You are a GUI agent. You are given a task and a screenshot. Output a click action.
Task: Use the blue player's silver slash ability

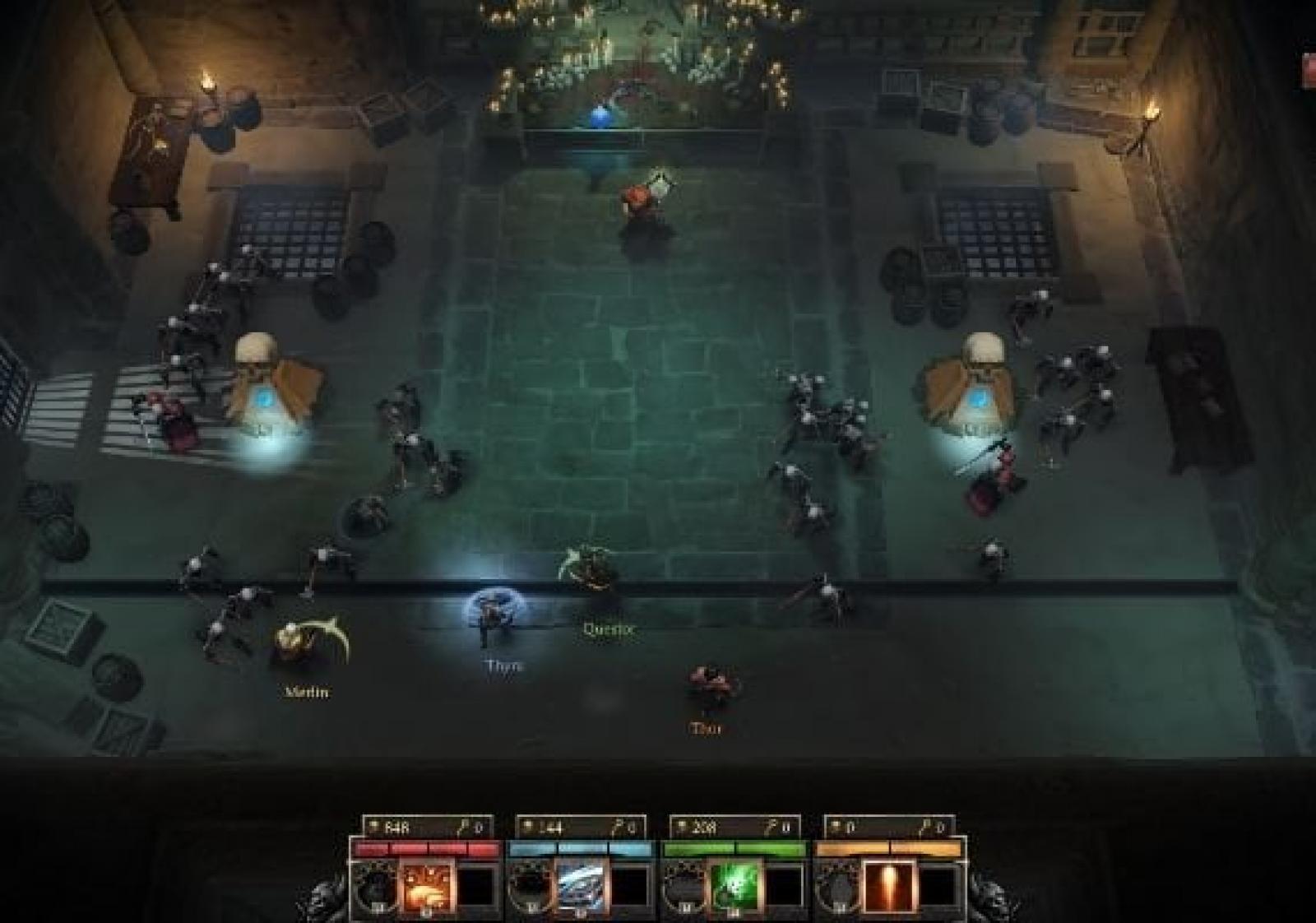point(581,887)
